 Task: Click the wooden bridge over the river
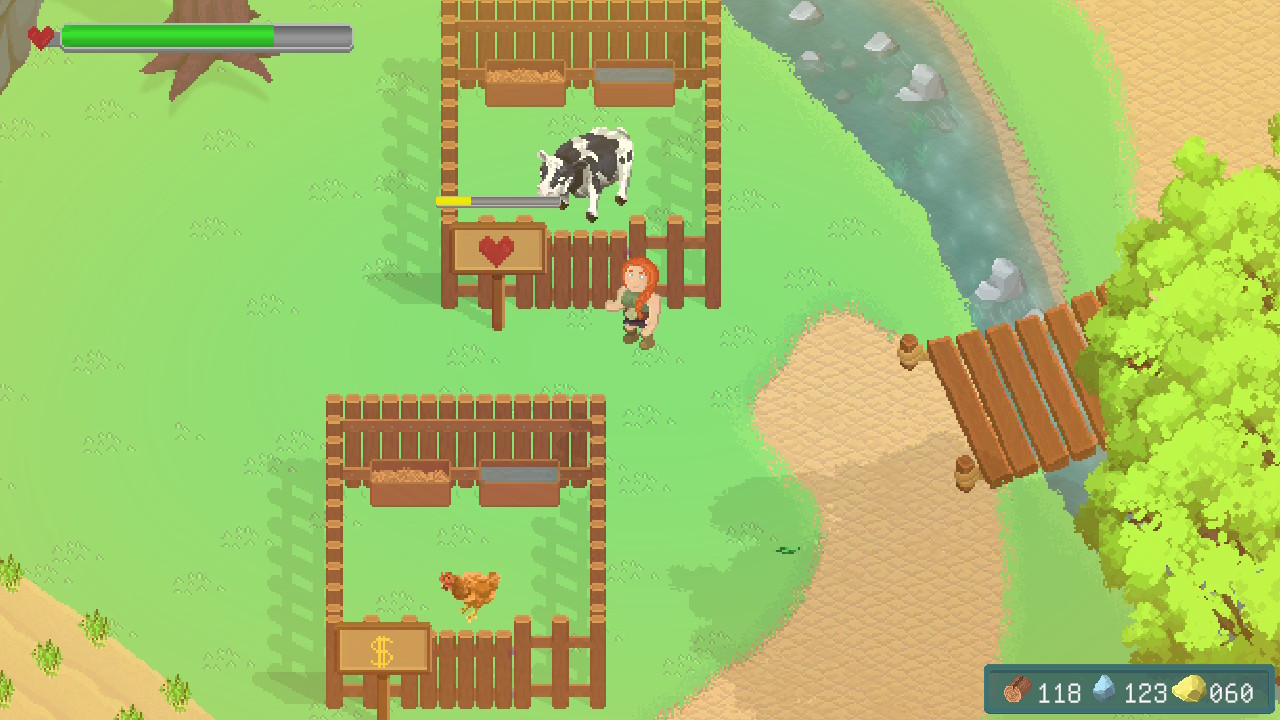click(1010, 390)
